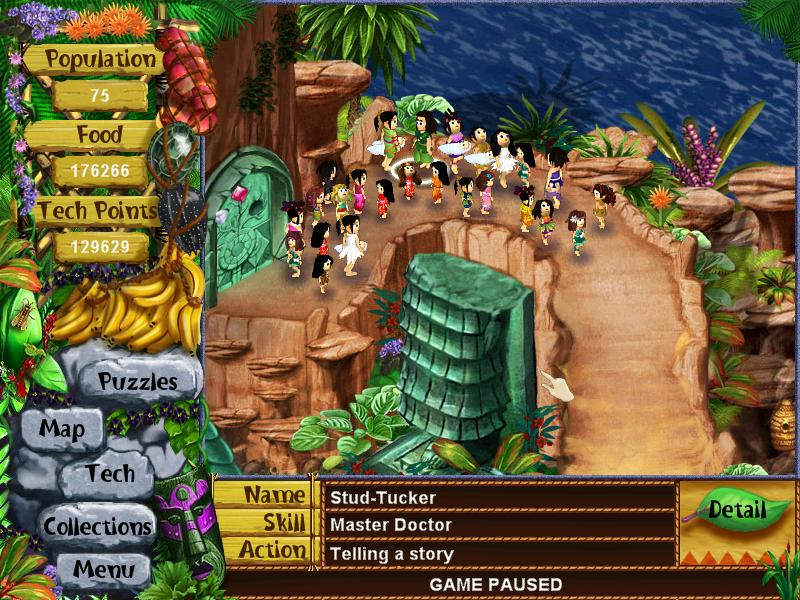Open the Puzzles screen
The image size is (800, 600).
tap(137, 381)
